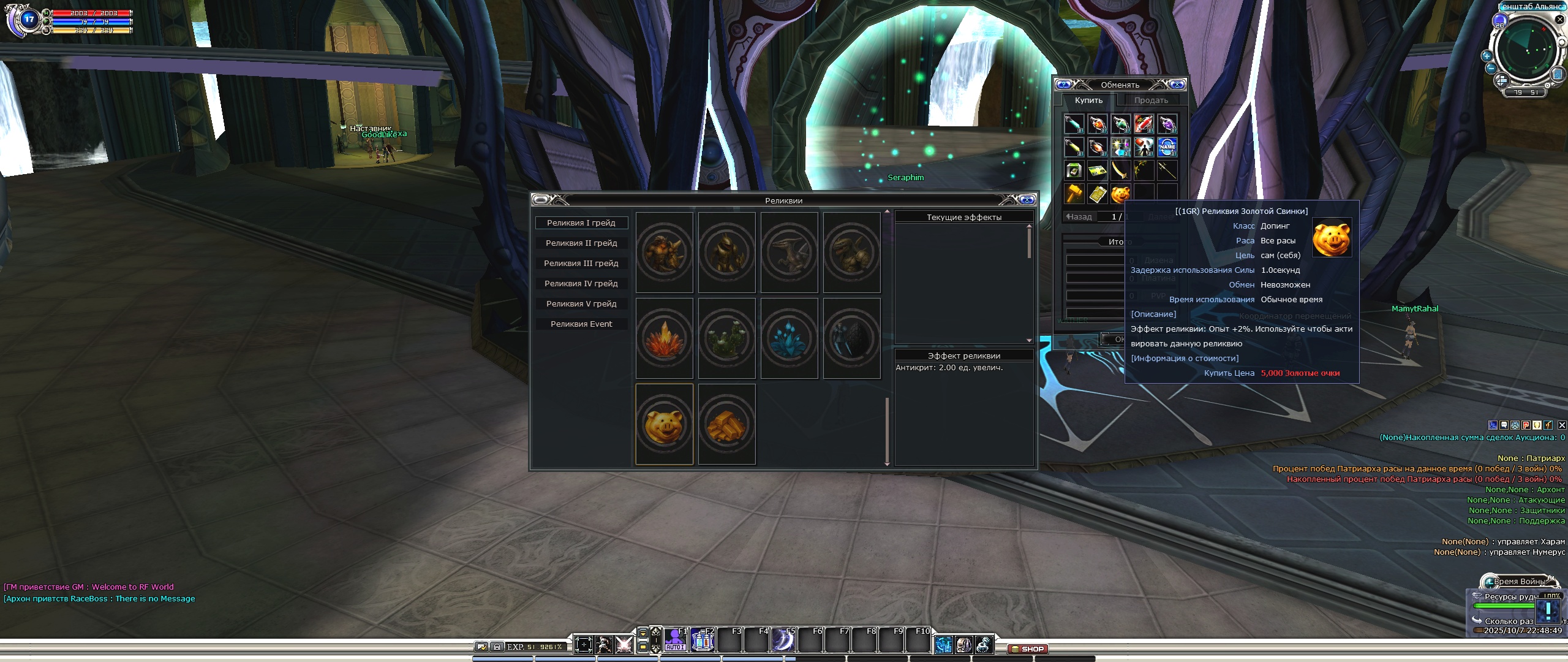Switch to the Реликвия Event category
This screenshot has height=662, width=1568.
581,324
